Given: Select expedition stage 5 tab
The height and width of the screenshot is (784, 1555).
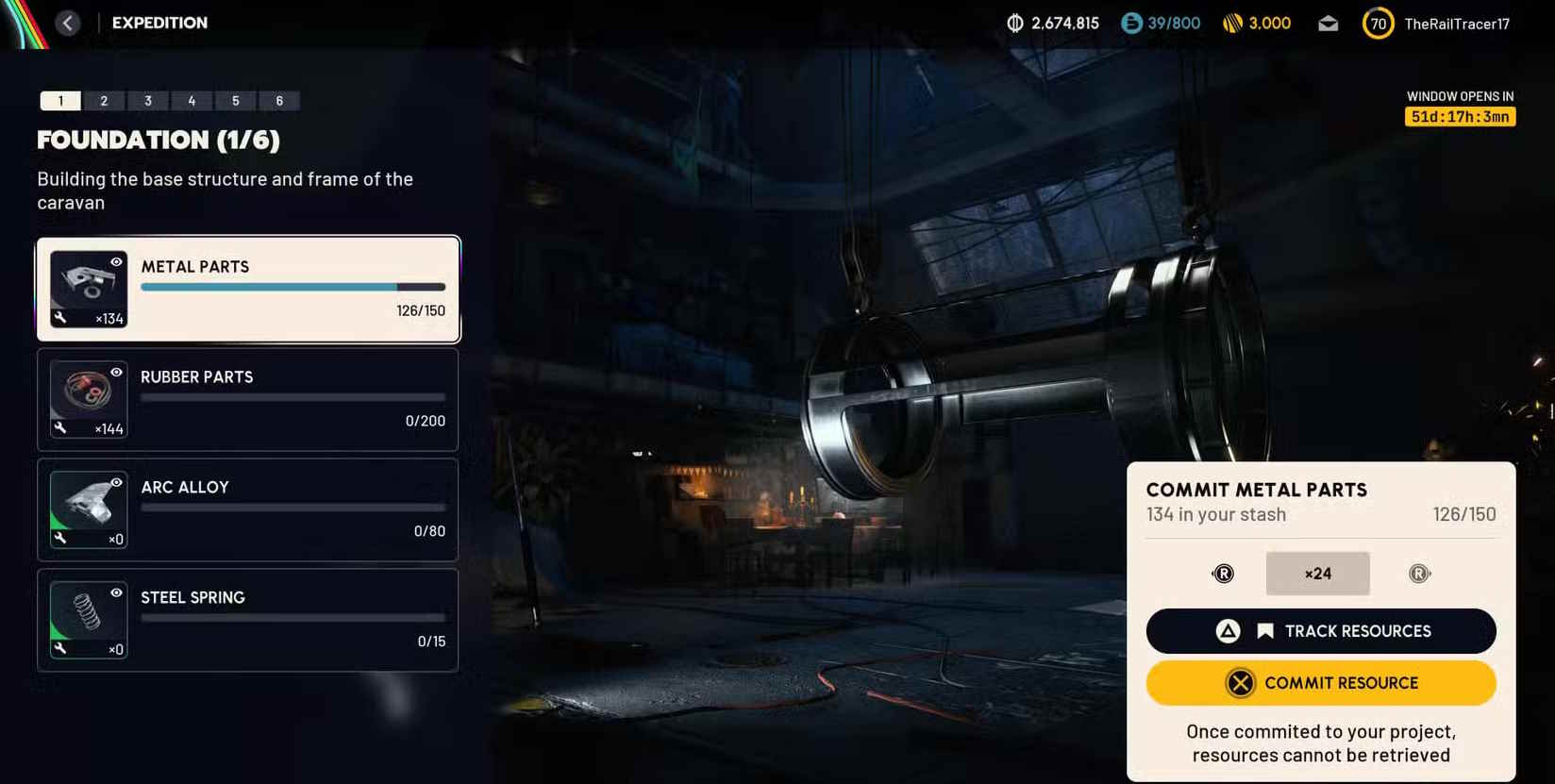Looking at the screenshot, I should 236,101.
